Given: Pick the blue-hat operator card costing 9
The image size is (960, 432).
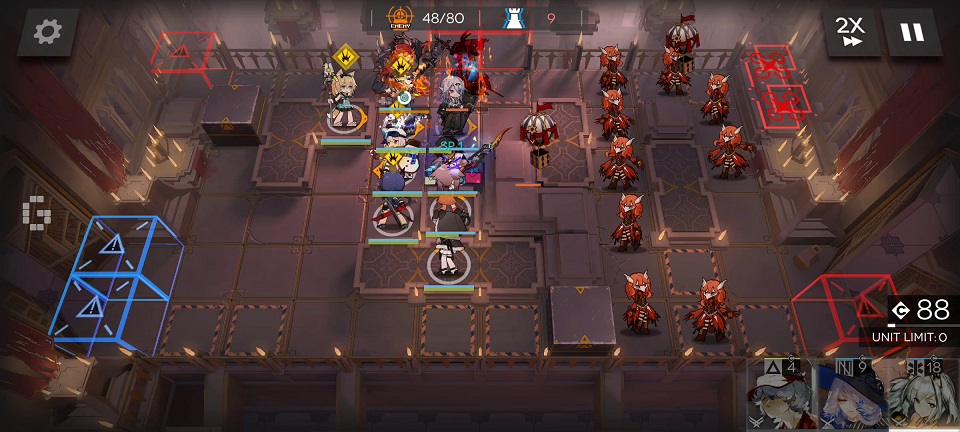Looking at the screenshot, I should pyautogui.click(x=853, y=397).
